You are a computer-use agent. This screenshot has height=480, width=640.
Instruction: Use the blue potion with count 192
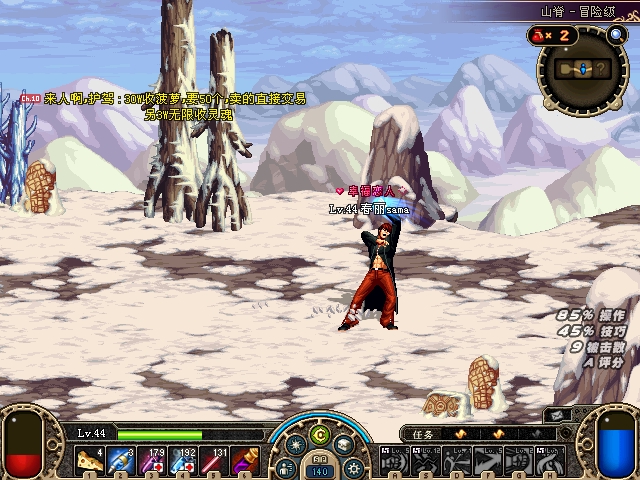184,460
